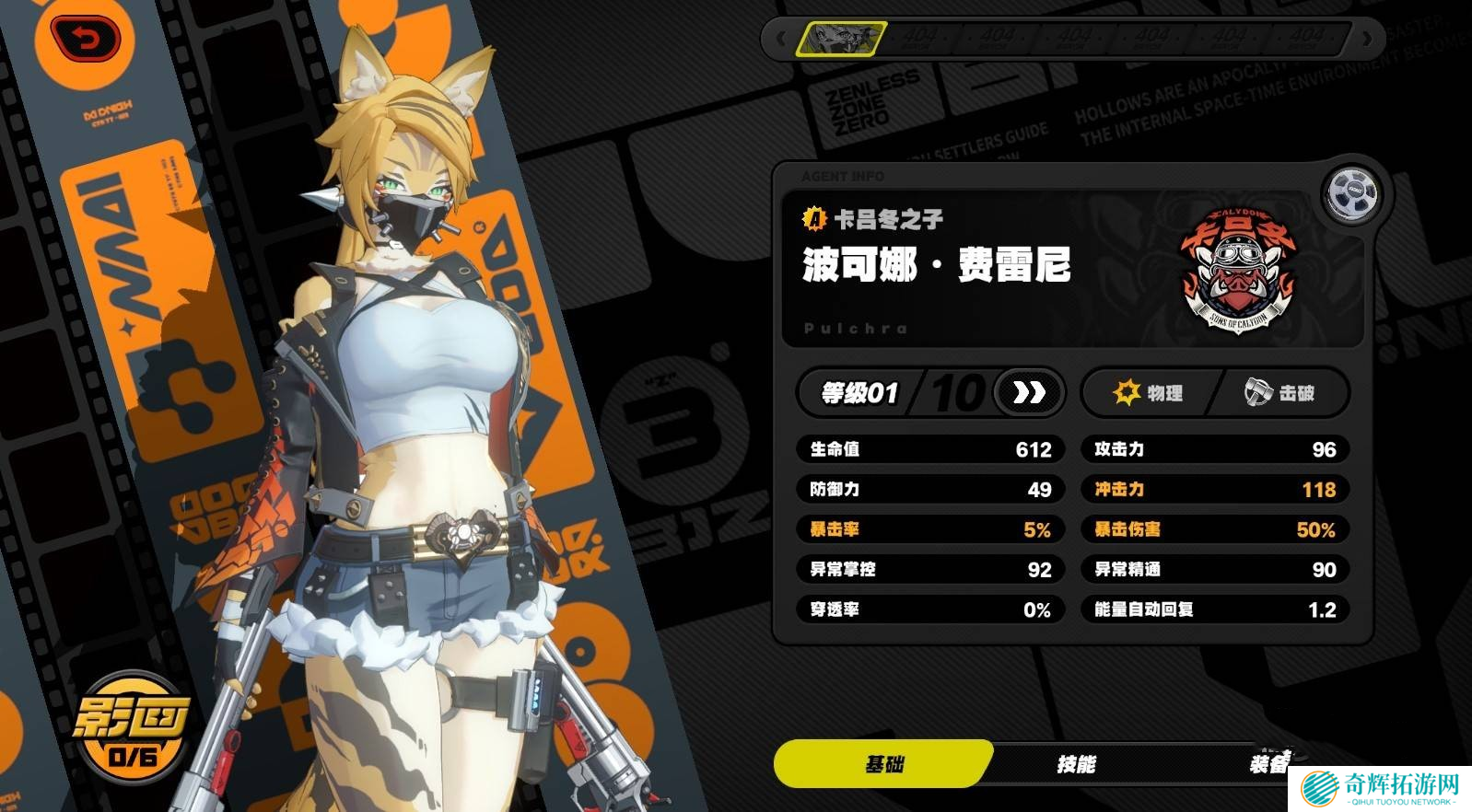View the 物理 physical attribute info
This screenshot has width=1472, height=812.
pyautogui.click(x=1149, y=393)
